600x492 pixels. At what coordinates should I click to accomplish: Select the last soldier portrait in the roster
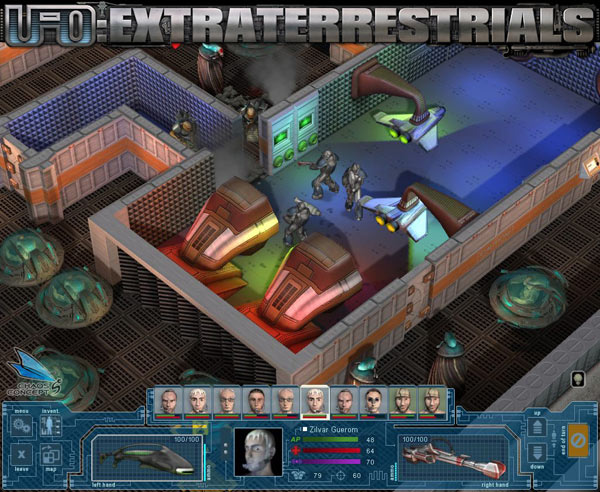tap(431, 402)
